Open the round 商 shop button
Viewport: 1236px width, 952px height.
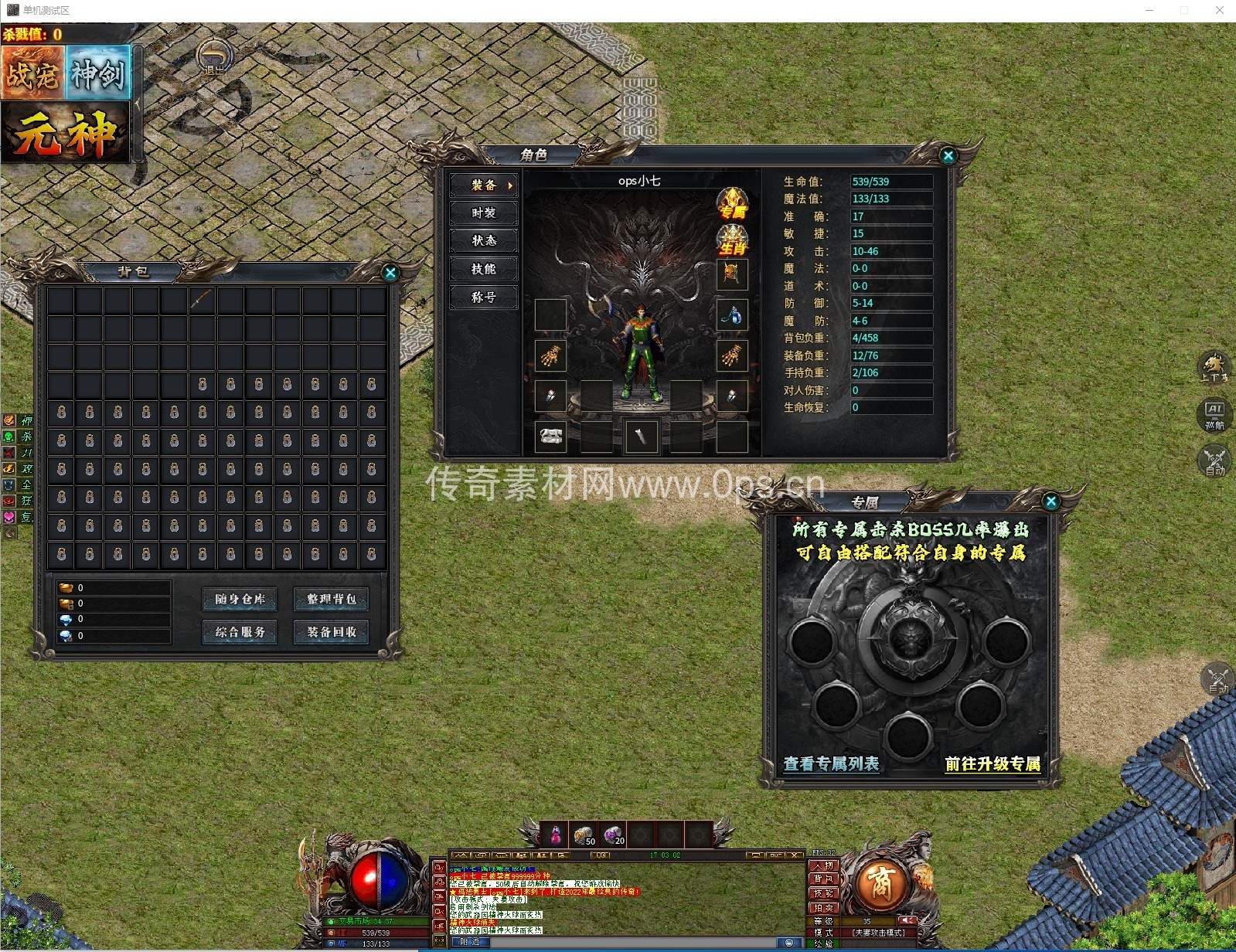(x=880, y=883)
